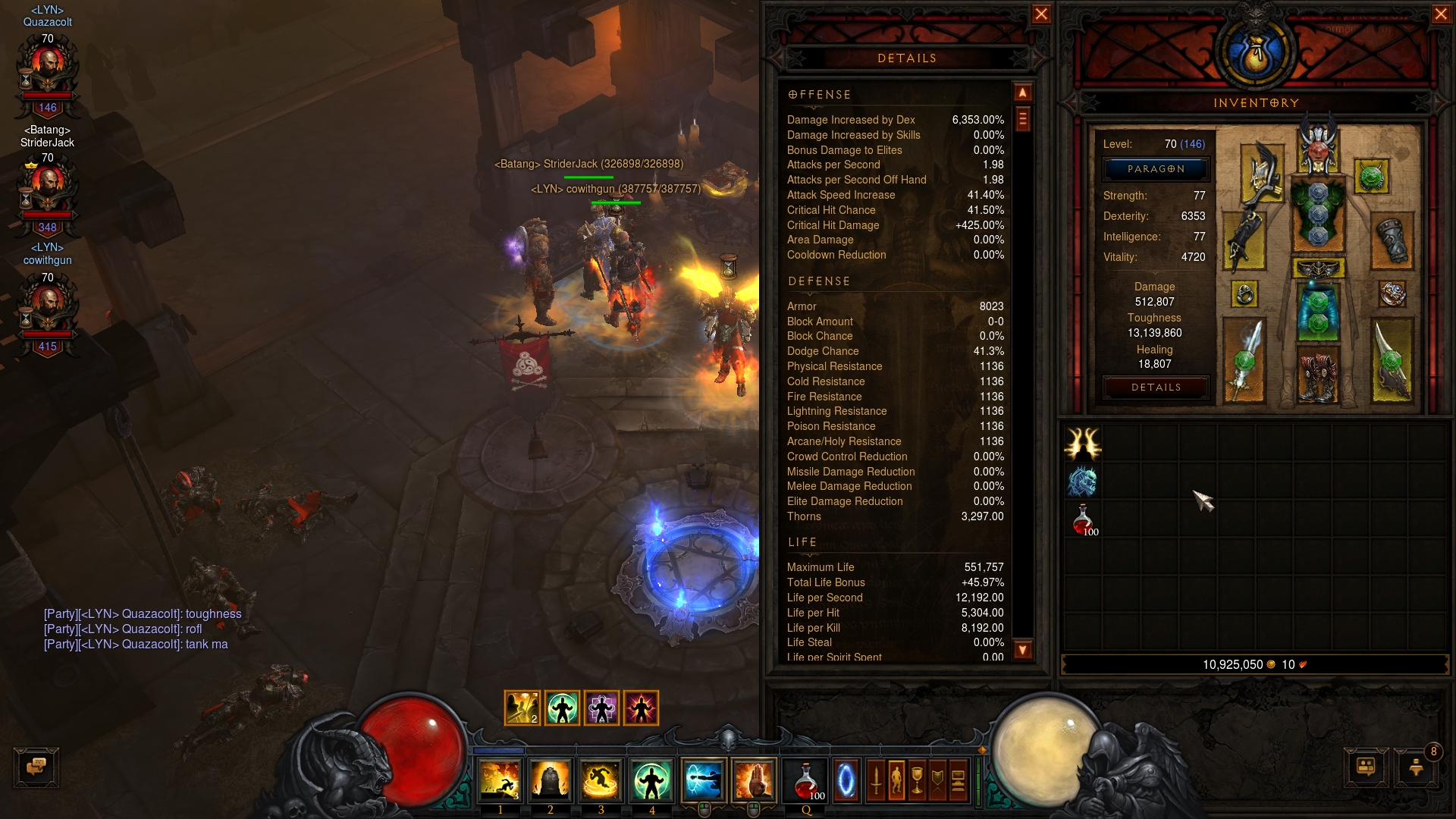Pick the golden wings item in the bag
This screenshot has width=1456, height=819.
[x=1083, y=444]
